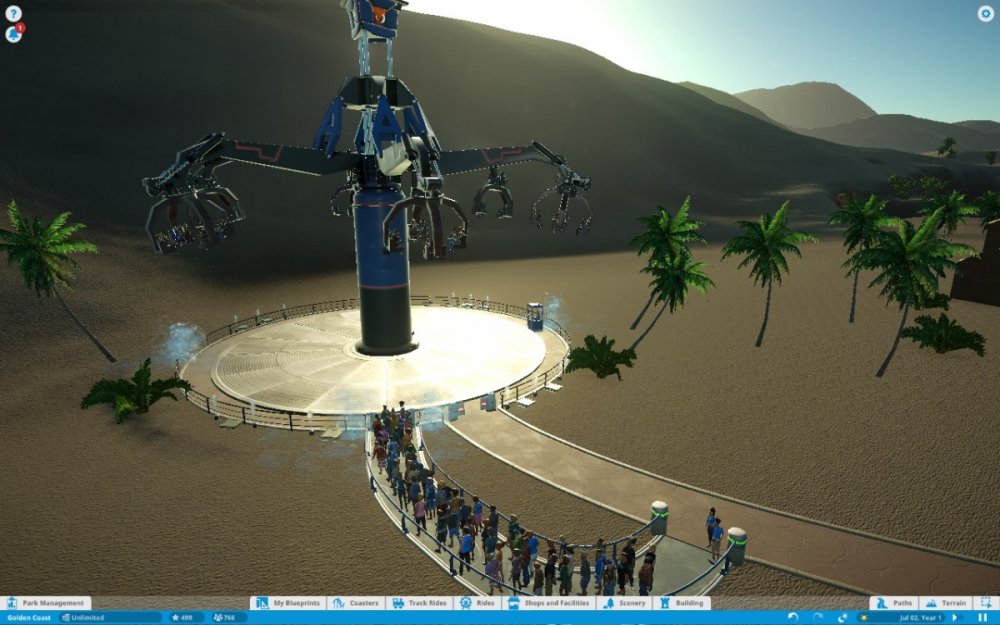The height and width of the screenshot is (625, 1000).
Task: Open the help question mark icon
Action: point(13,14)
